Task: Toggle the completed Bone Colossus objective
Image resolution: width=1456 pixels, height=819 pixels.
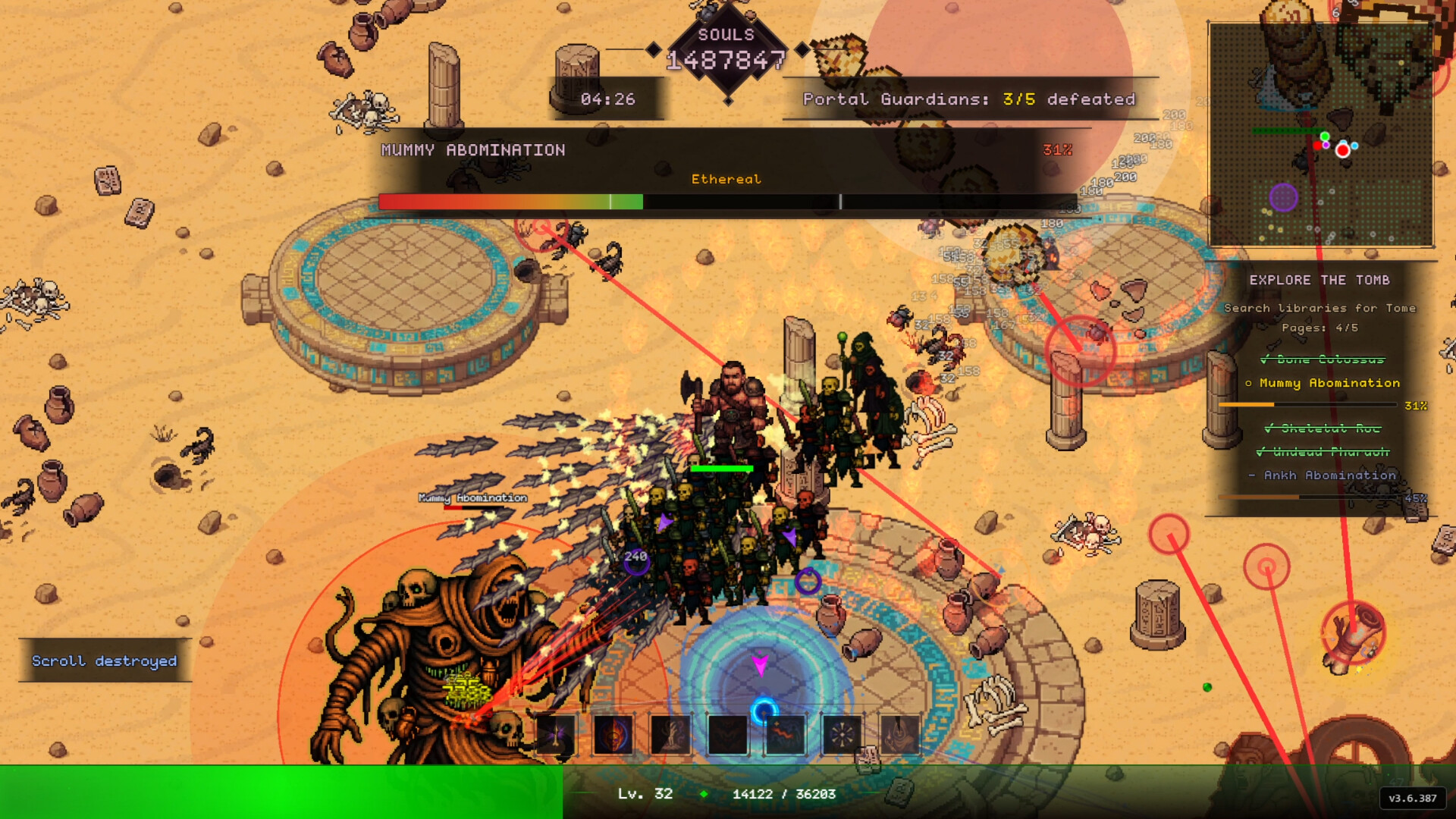Action: tap(1323, 360)
